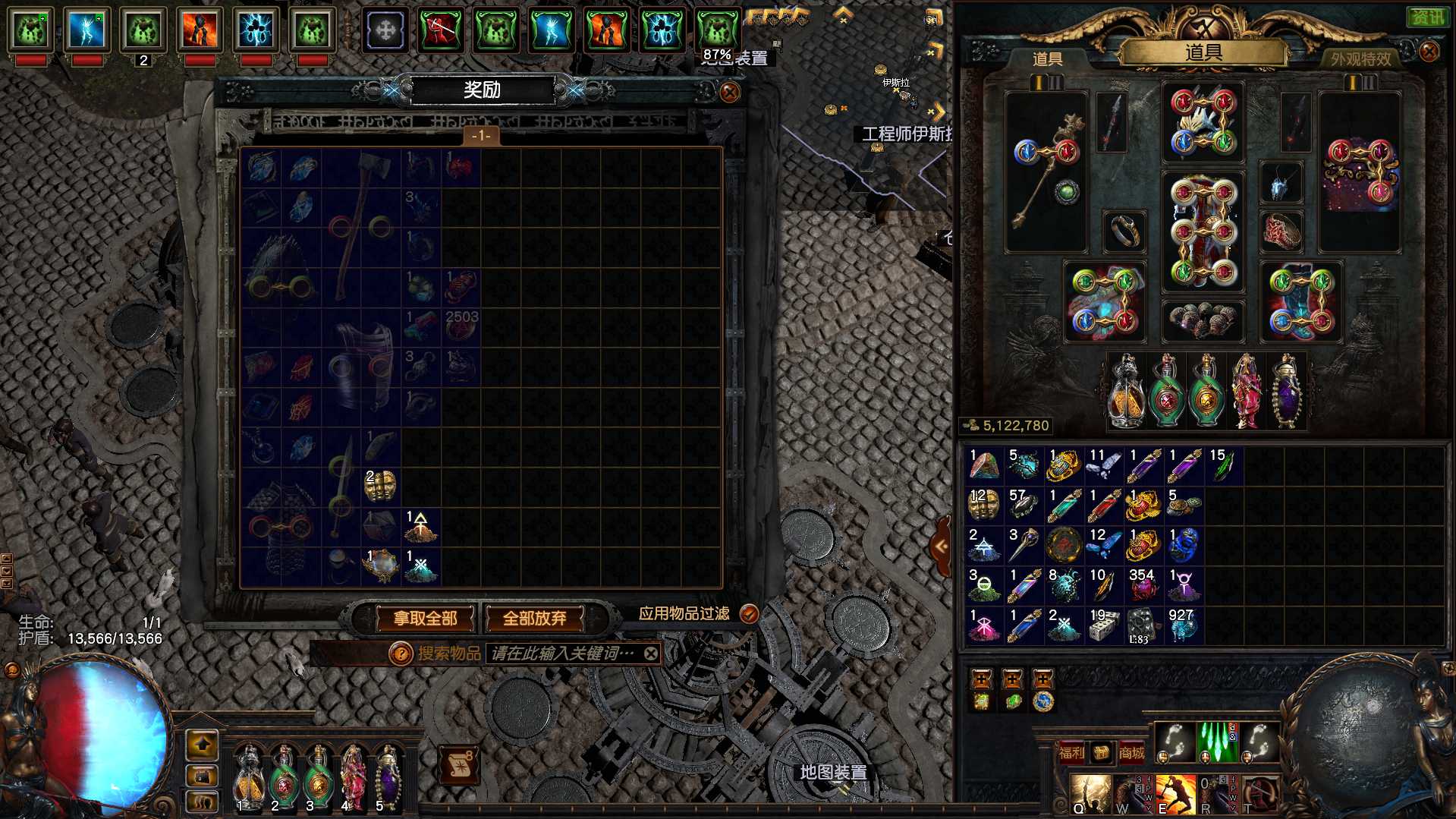The width and height of the screenshot is (1456, 819).
Task: Click the 57-stack currency item in inventory
Action: [1024, 506]
